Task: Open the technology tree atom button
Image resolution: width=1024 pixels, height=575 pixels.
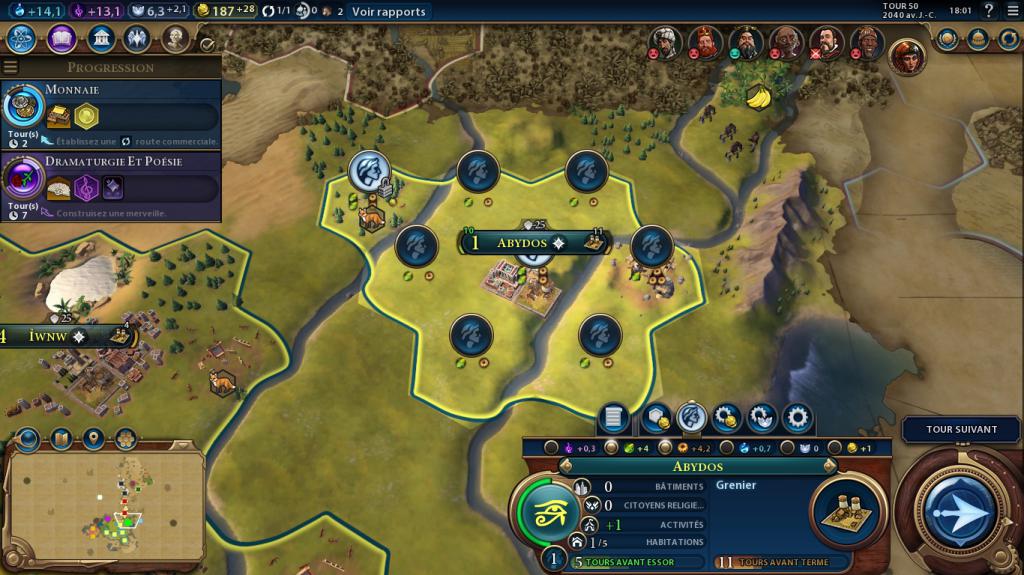Action: 22,39
